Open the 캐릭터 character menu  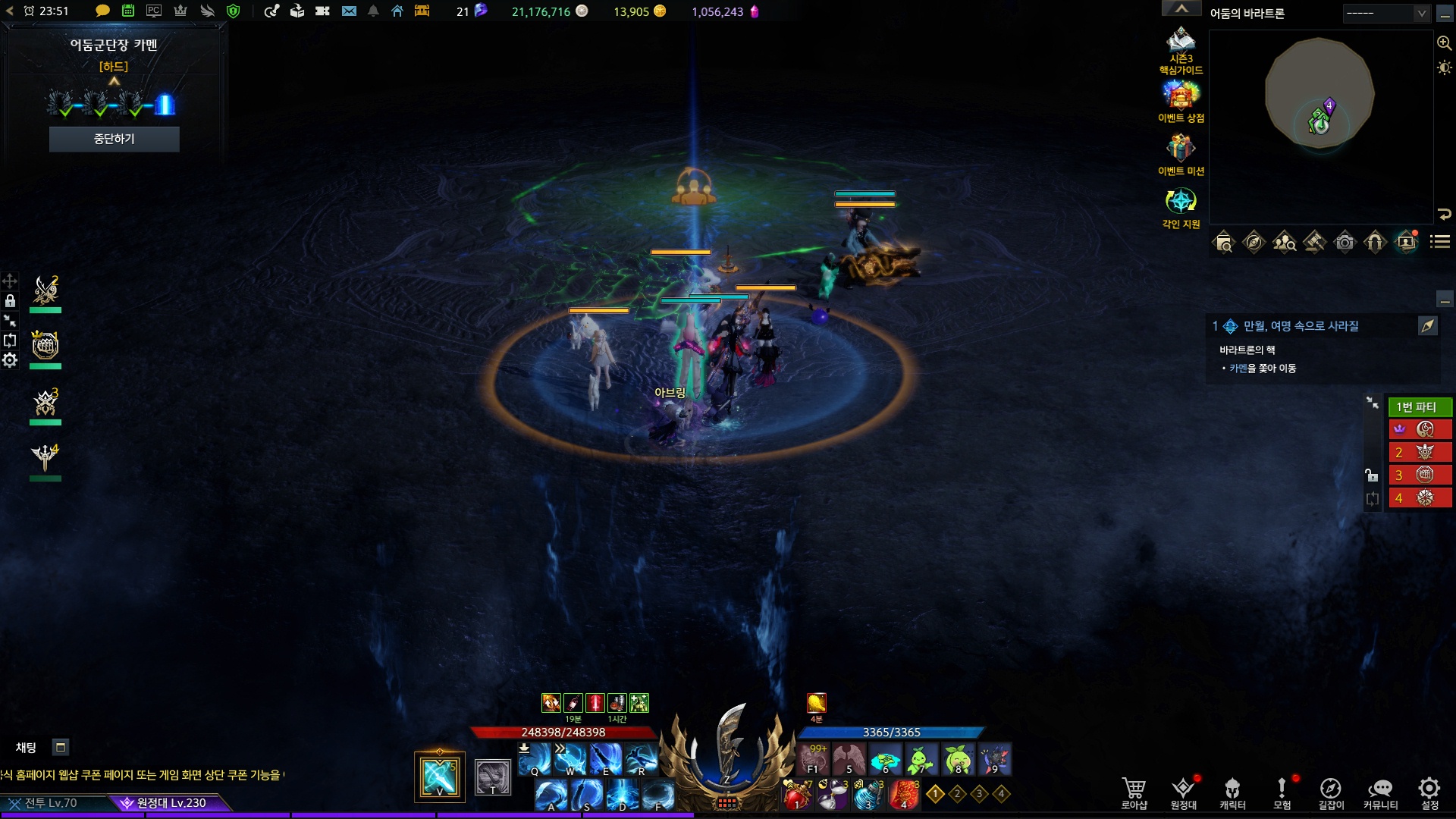pos(1232,793)
